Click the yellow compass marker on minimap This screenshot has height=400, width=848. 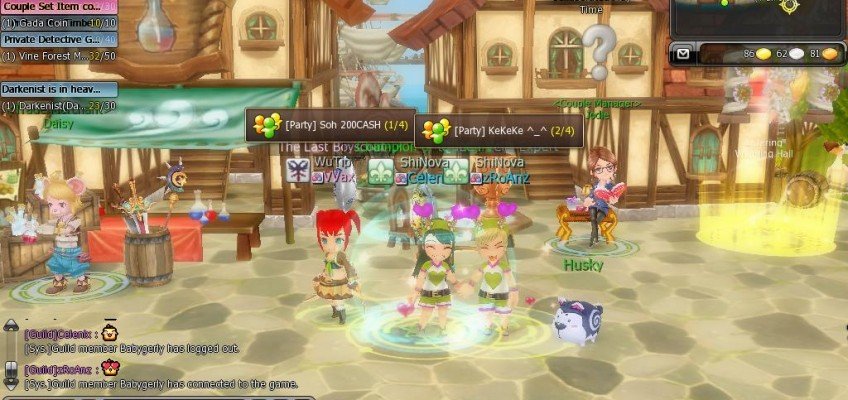(790, 5)
